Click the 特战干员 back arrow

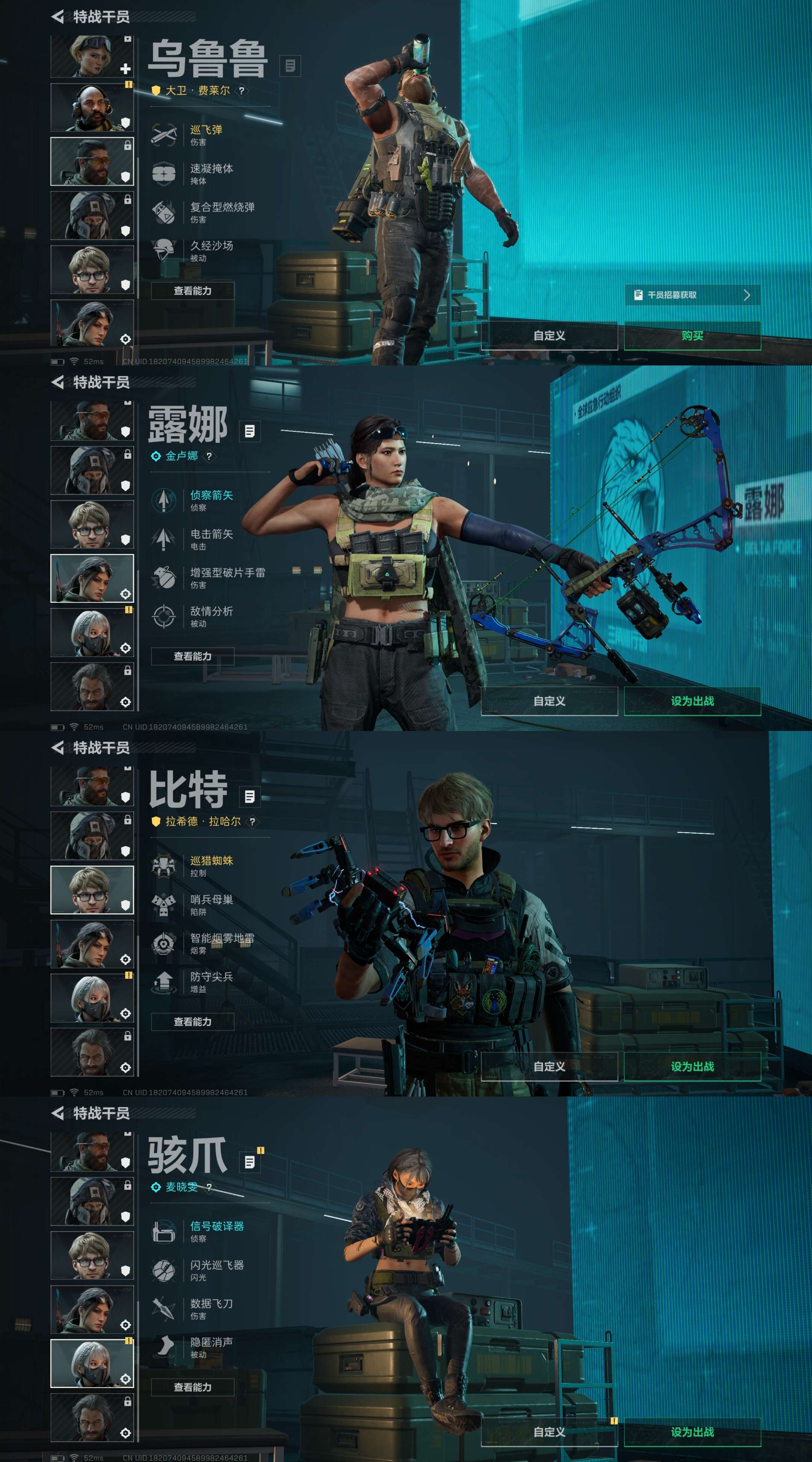coord(58,16)
